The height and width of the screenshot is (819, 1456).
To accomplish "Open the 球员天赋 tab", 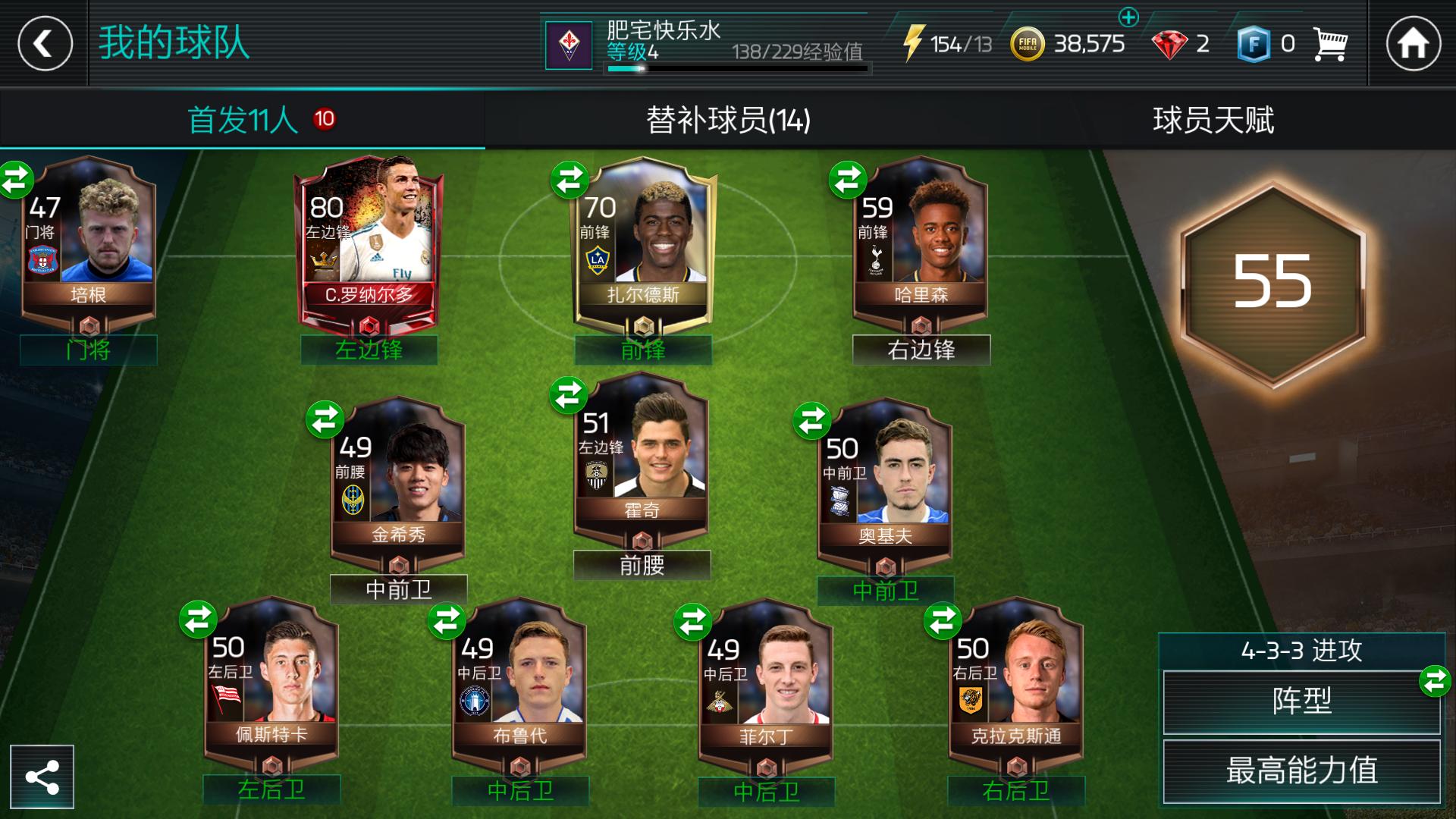I will tap(1213, 118).
